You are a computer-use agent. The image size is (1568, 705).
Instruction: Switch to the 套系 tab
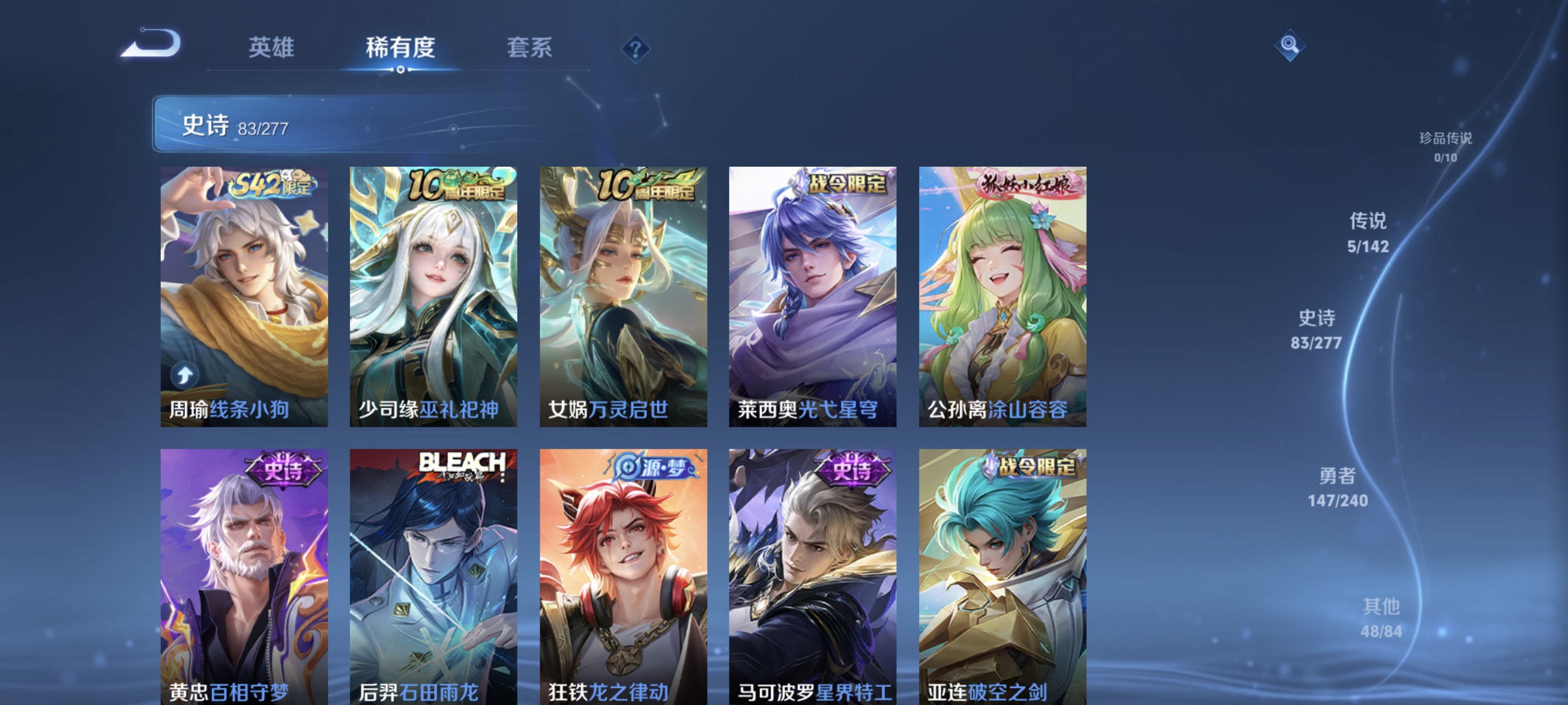point(530,49)
